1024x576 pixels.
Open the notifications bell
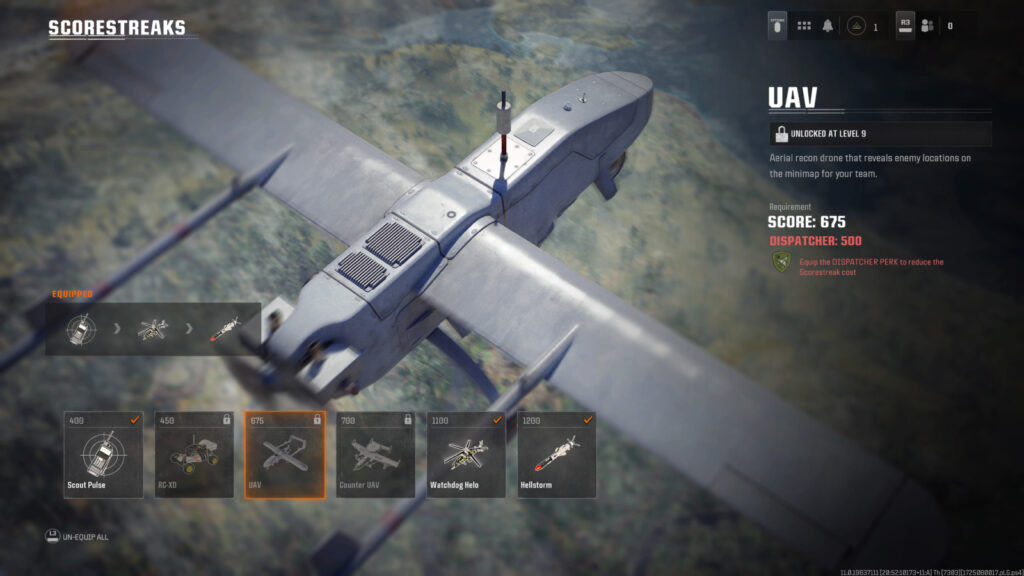[x=828, y=26]
